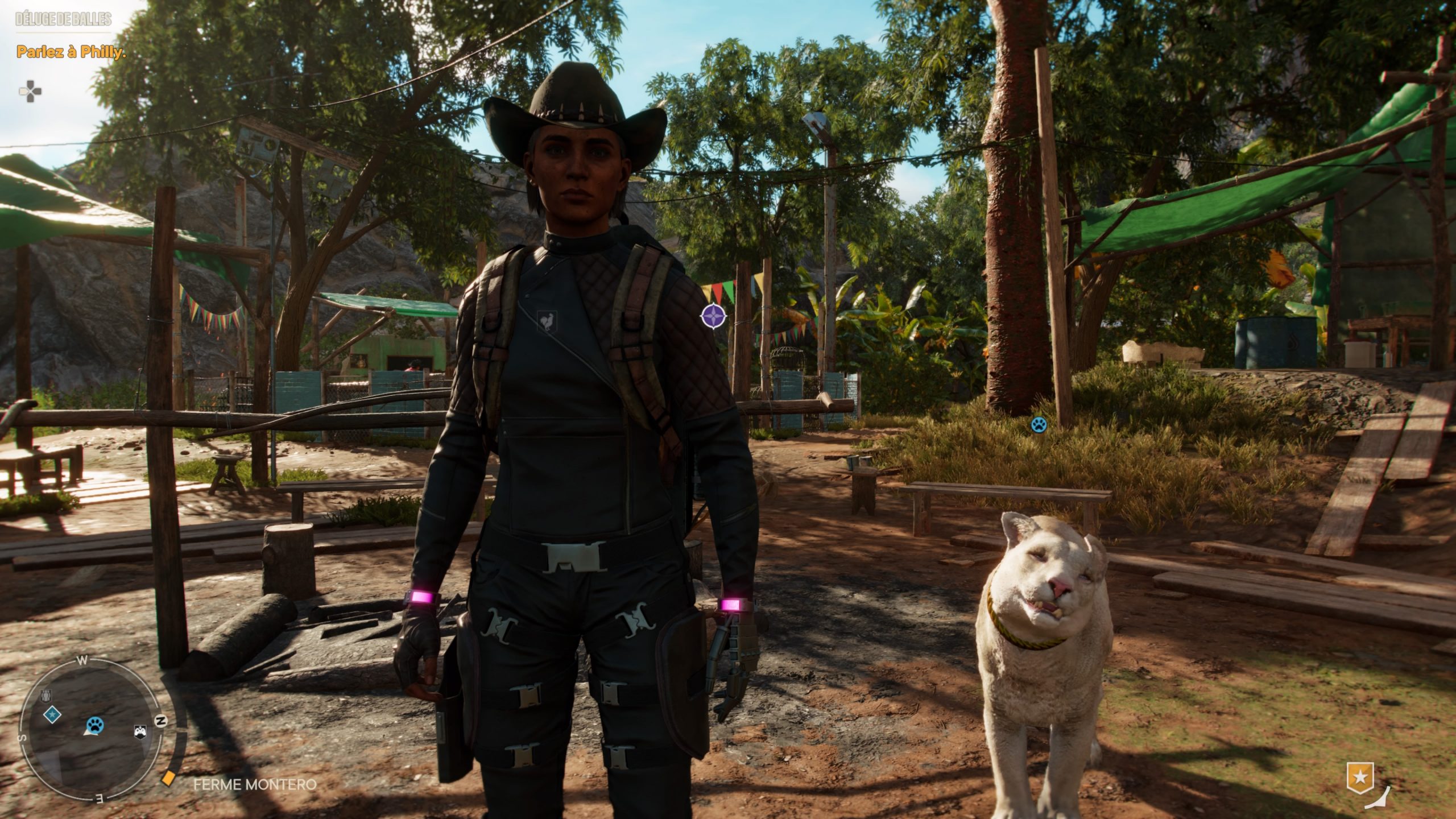Click the N compass marker on minimap

[162, 721]
